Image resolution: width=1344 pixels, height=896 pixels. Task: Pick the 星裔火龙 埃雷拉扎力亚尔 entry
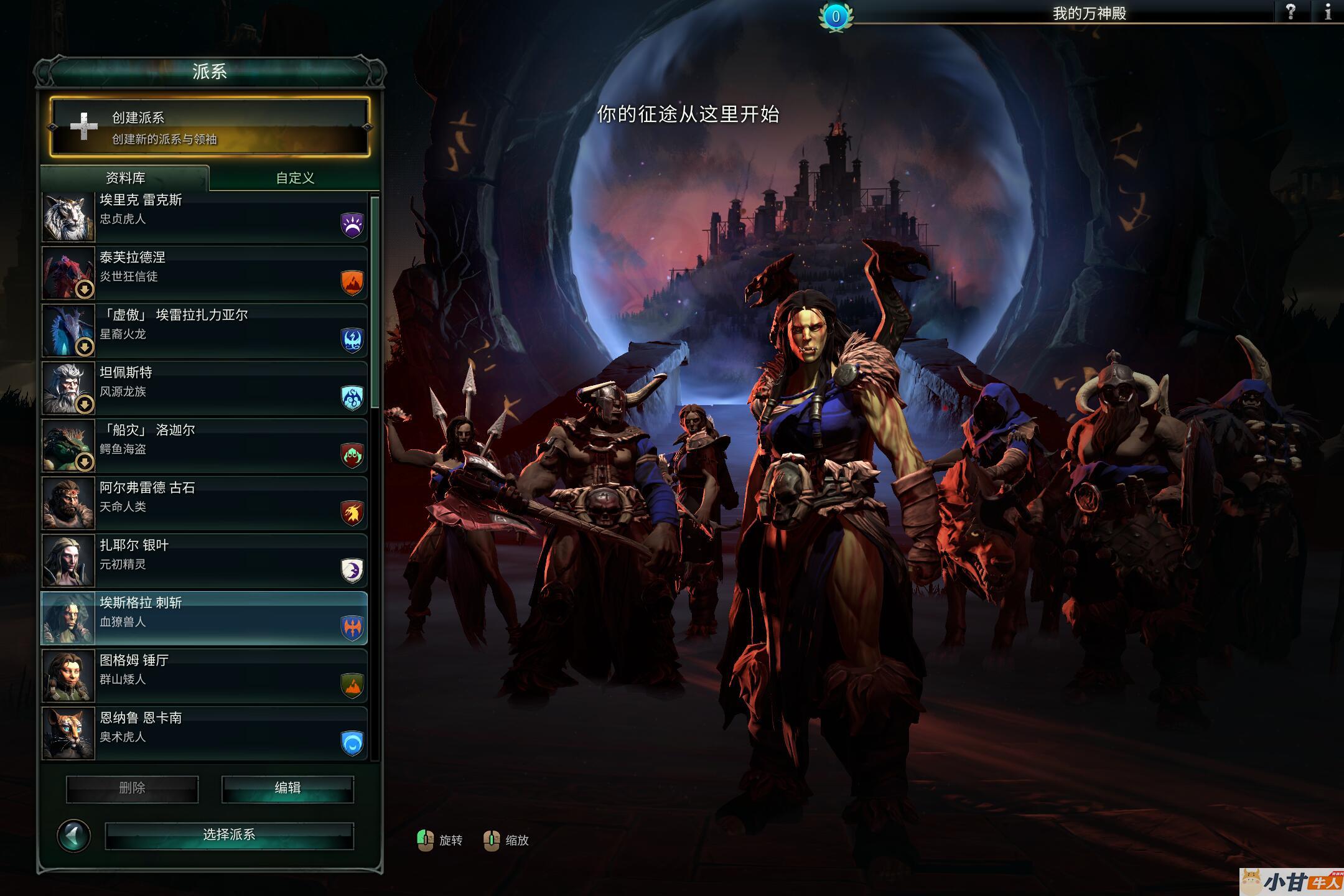coord(205,330)
